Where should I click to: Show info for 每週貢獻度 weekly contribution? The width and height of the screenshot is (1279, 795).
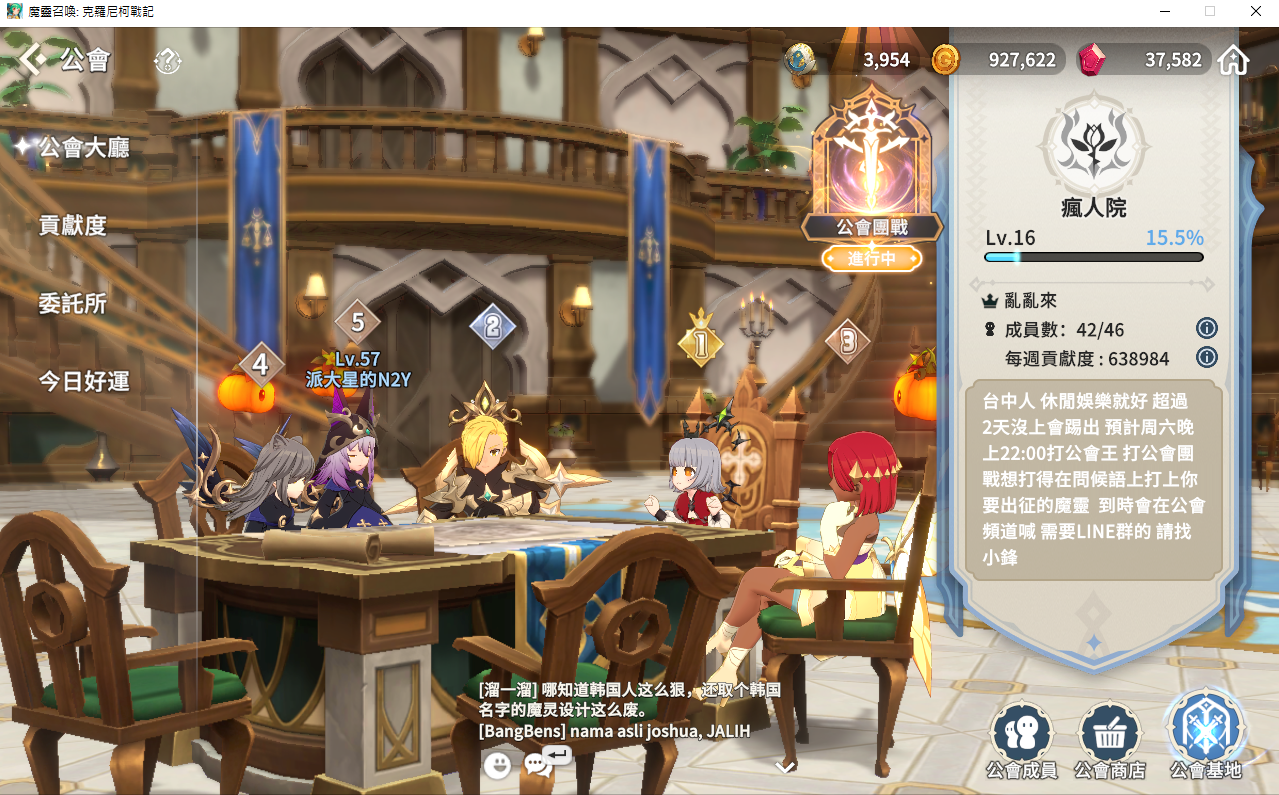pyautogui.click(x=1206, y=357)
